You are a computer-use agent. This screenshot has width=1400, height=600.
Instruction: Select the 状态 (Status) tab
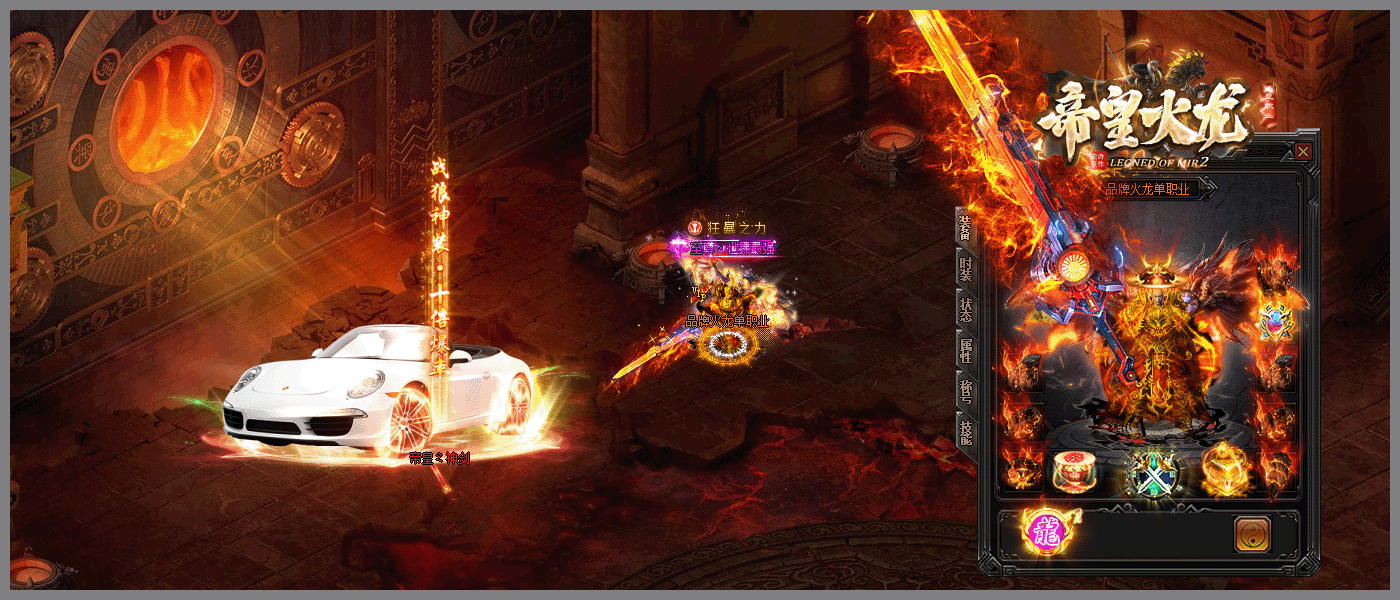pos(965,309)
